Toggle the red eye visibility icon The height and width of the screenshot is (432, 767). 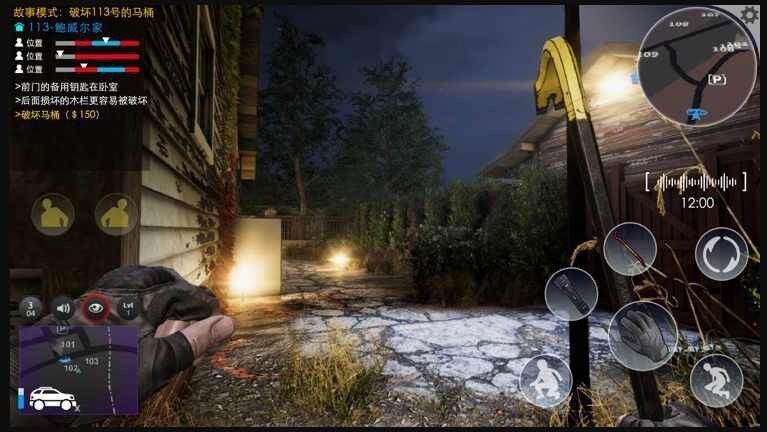click(96, 307)
